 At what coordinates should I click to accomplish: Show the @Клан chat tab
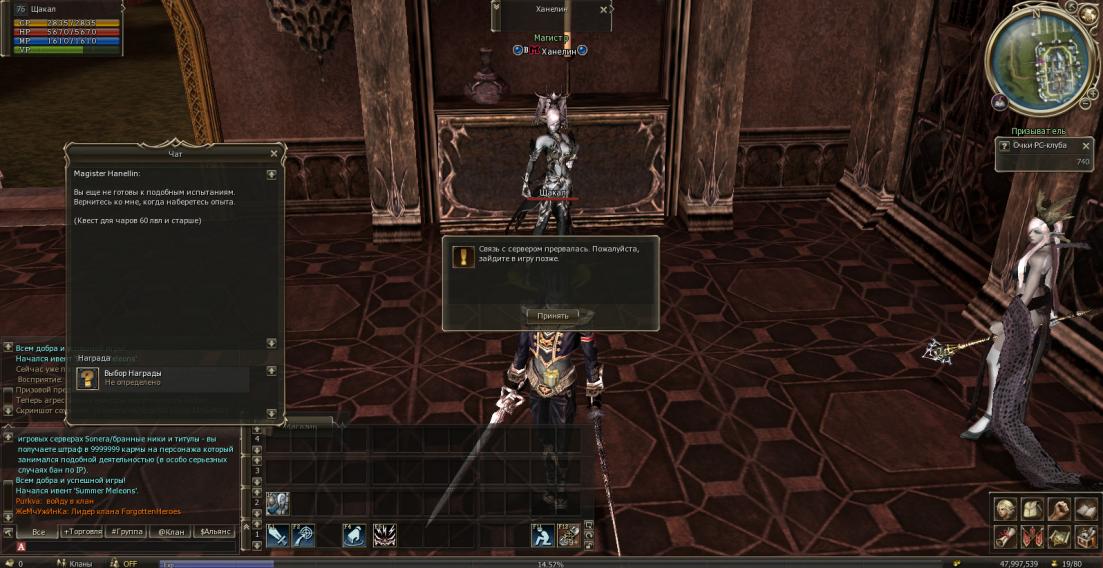pos(170,532)
